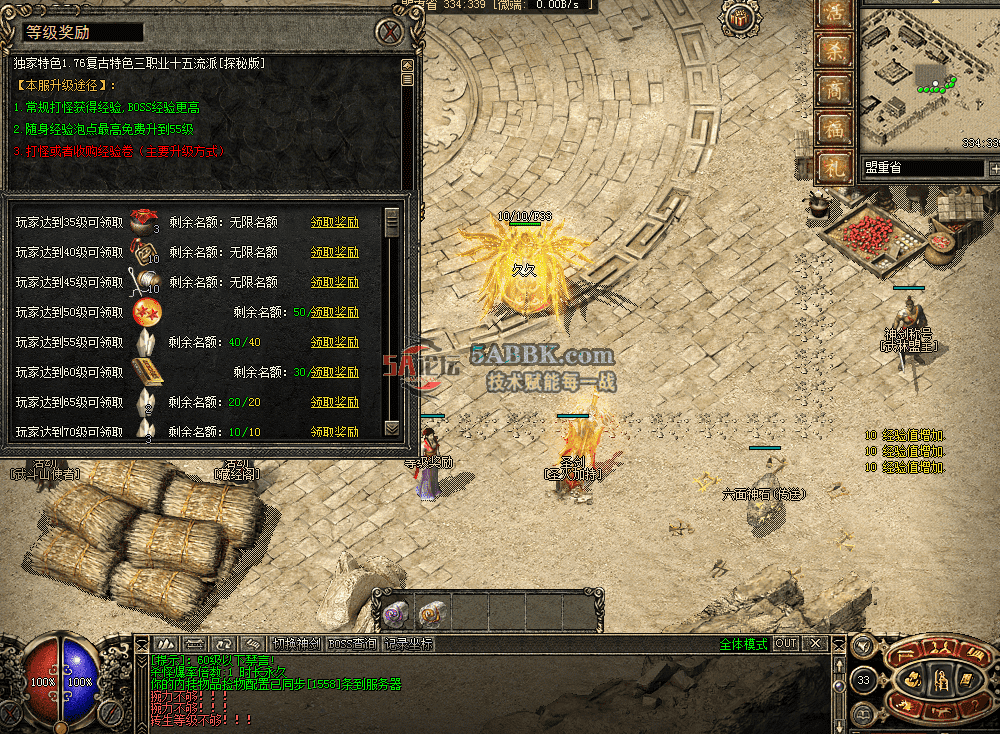1000x734 pixels.
Task: Select the 杀 side menu button
Action: [833, 53]
